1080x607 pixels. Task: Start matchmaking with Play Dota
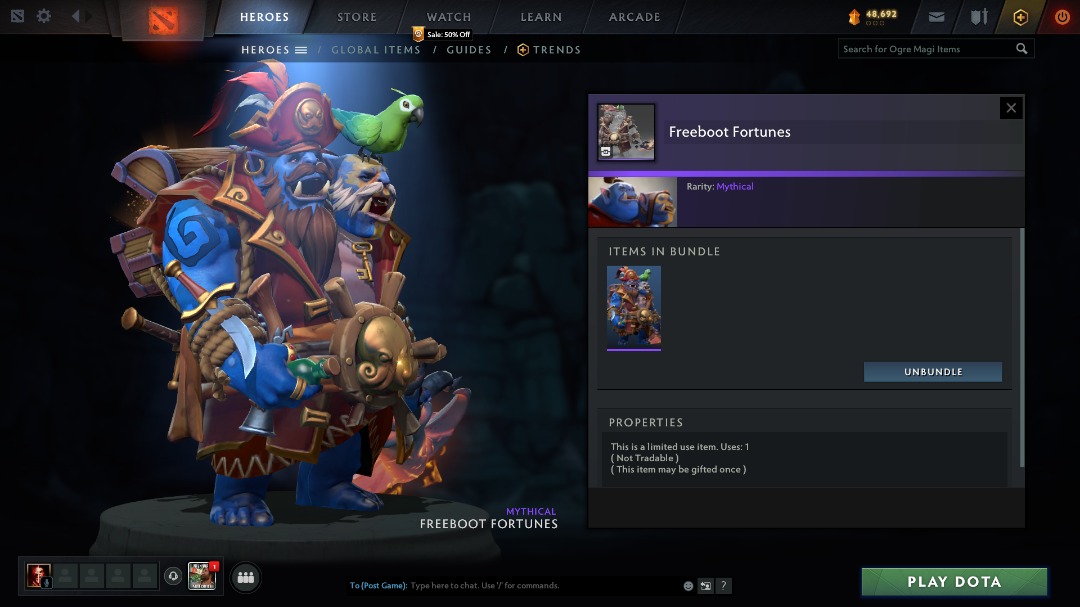(954, 582)
